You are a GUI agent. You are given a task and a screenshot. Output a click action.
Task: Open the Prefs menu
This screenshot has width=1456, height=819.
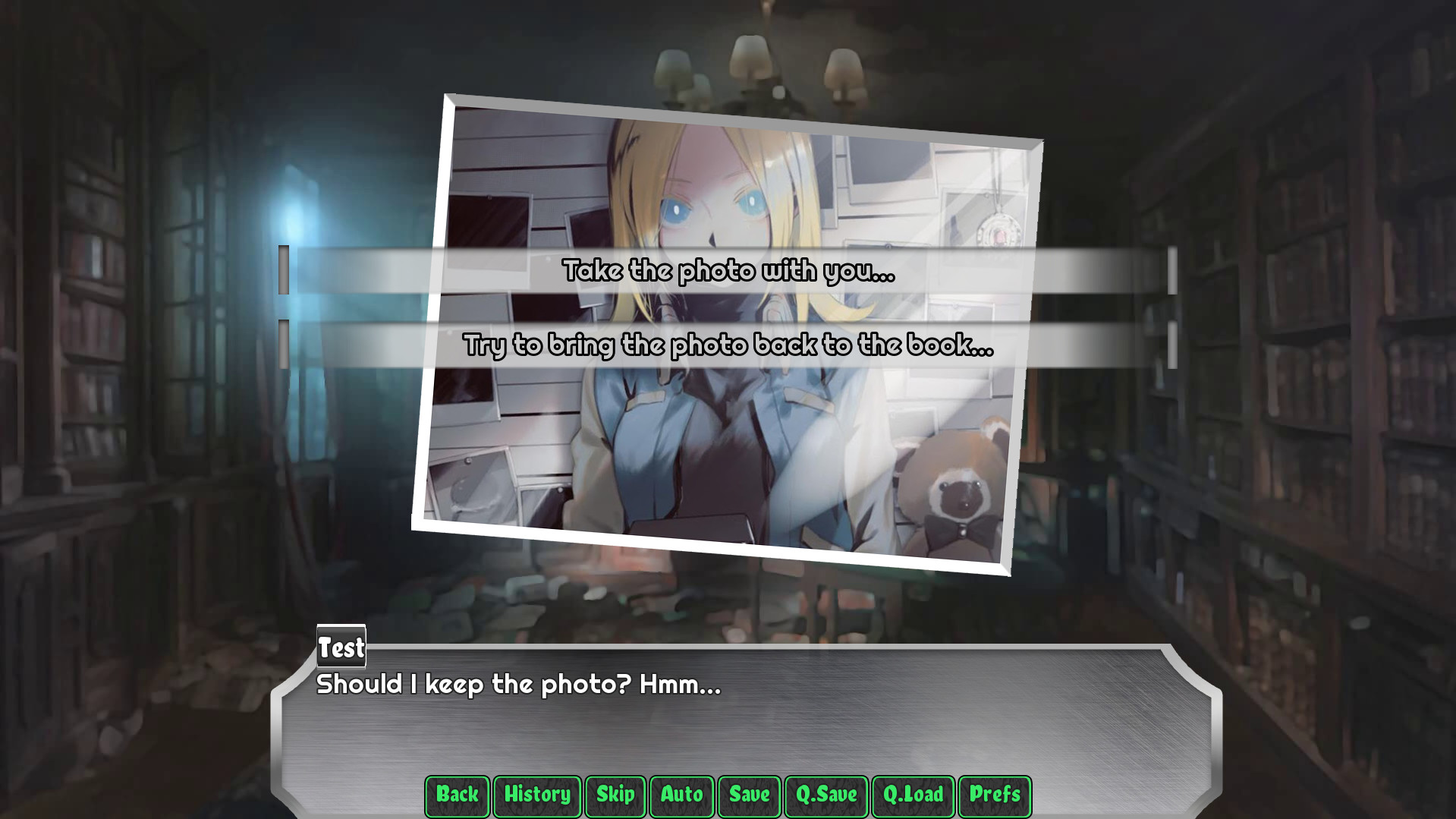coord(995,795)
